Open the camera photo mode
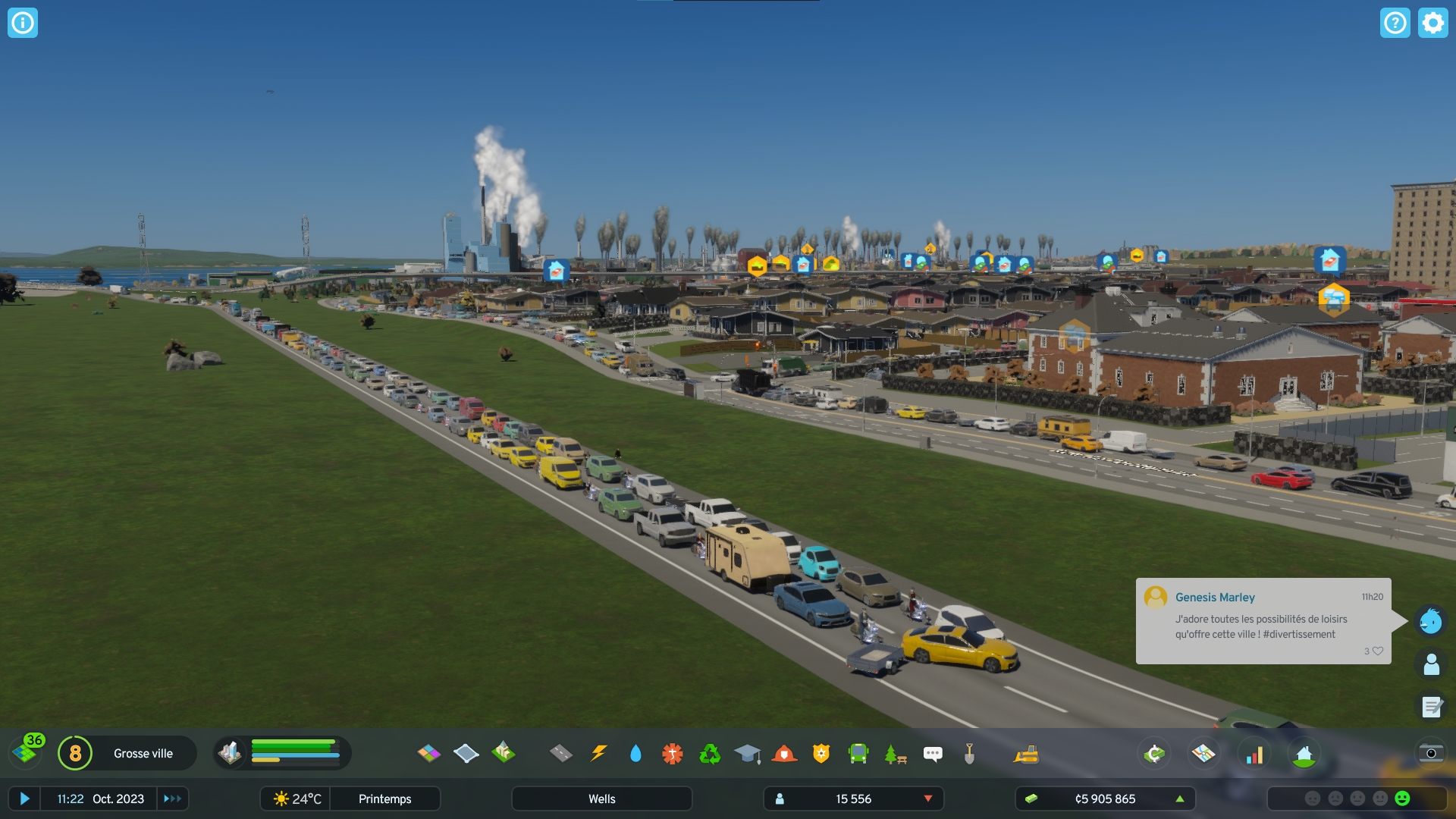Screen dimensions: 1456x819 point(1431,753)
